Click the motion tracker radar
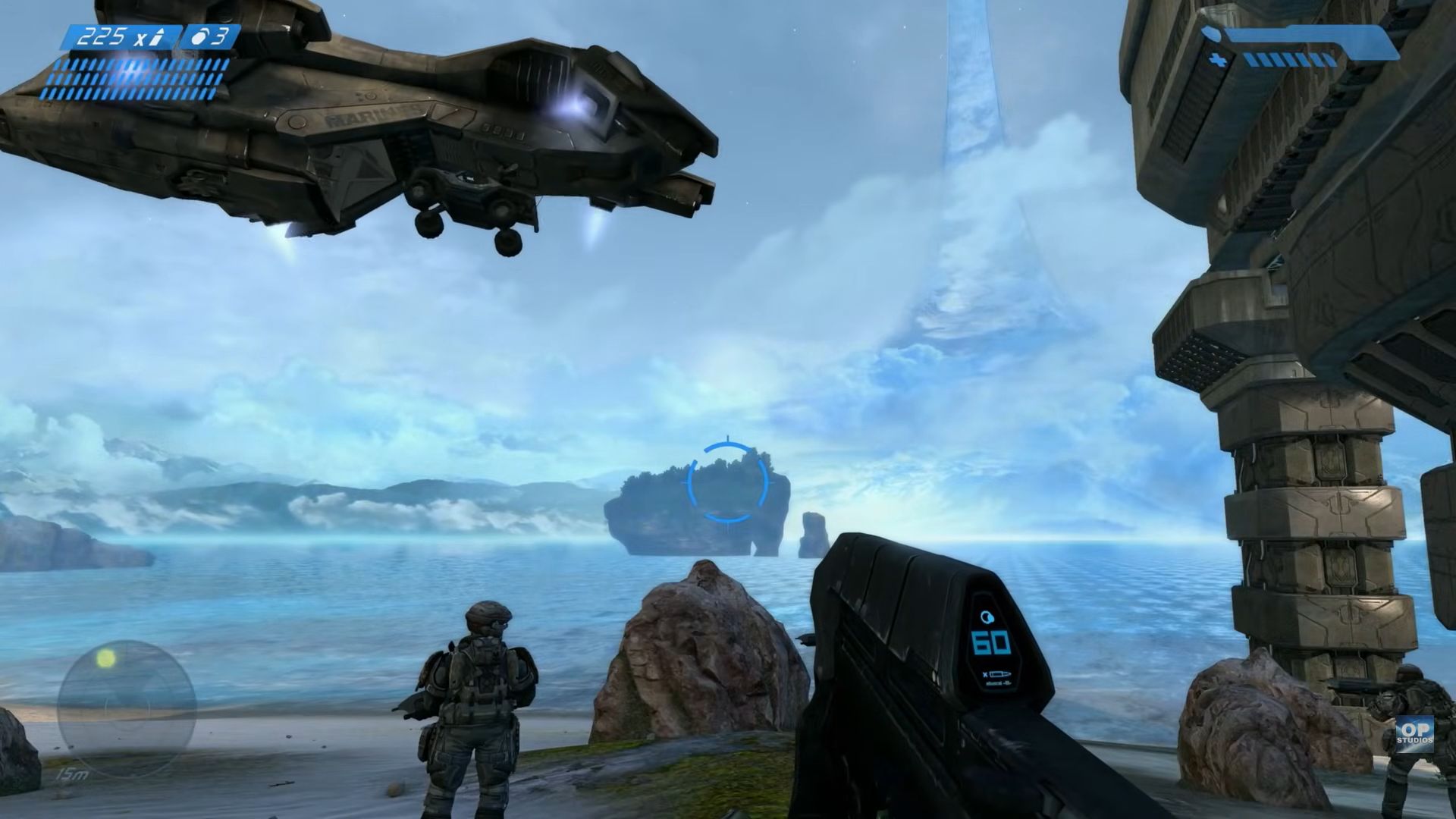 [127, 708]
